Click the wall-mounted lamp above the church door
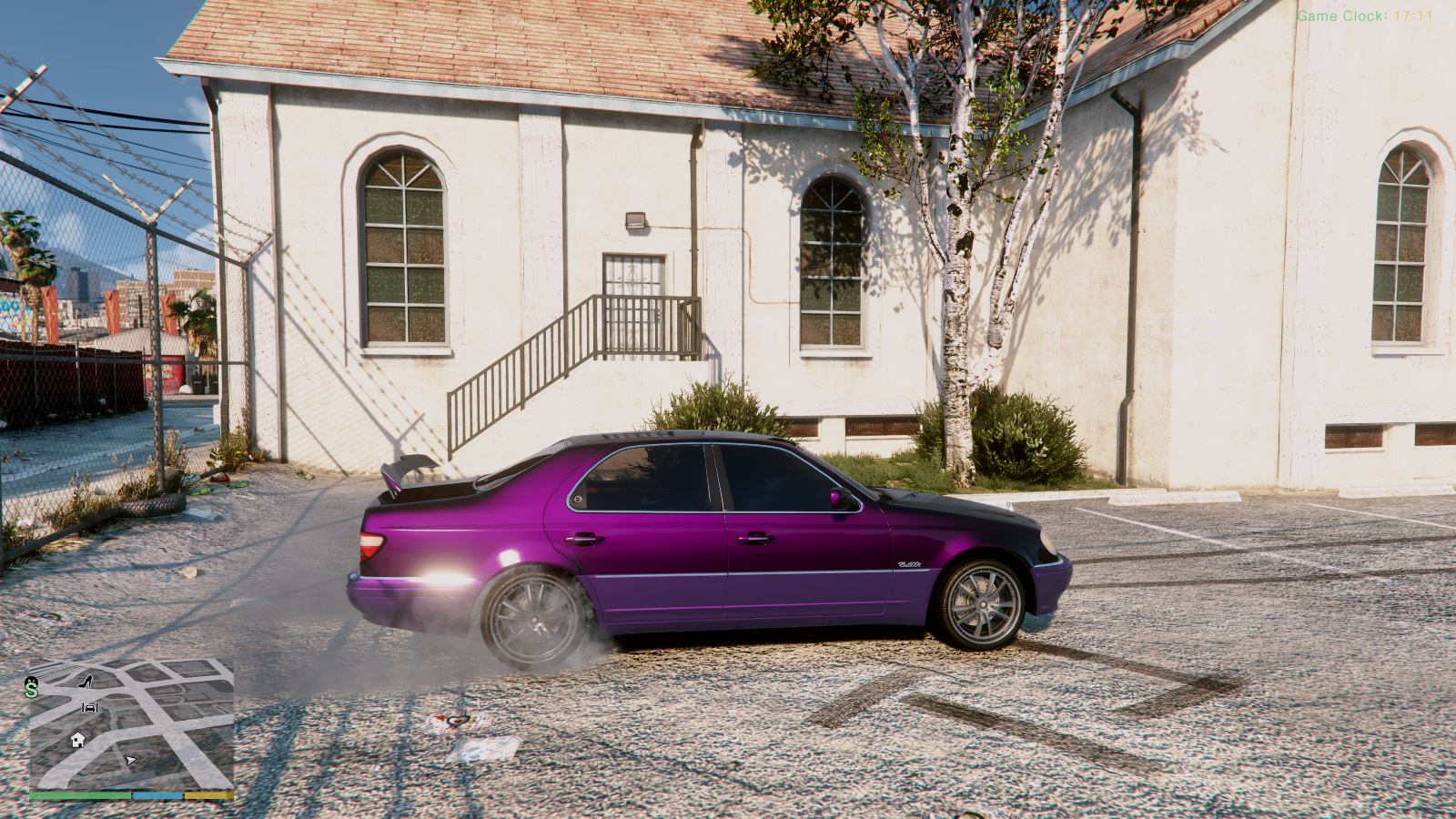 (x=633, y=217)
